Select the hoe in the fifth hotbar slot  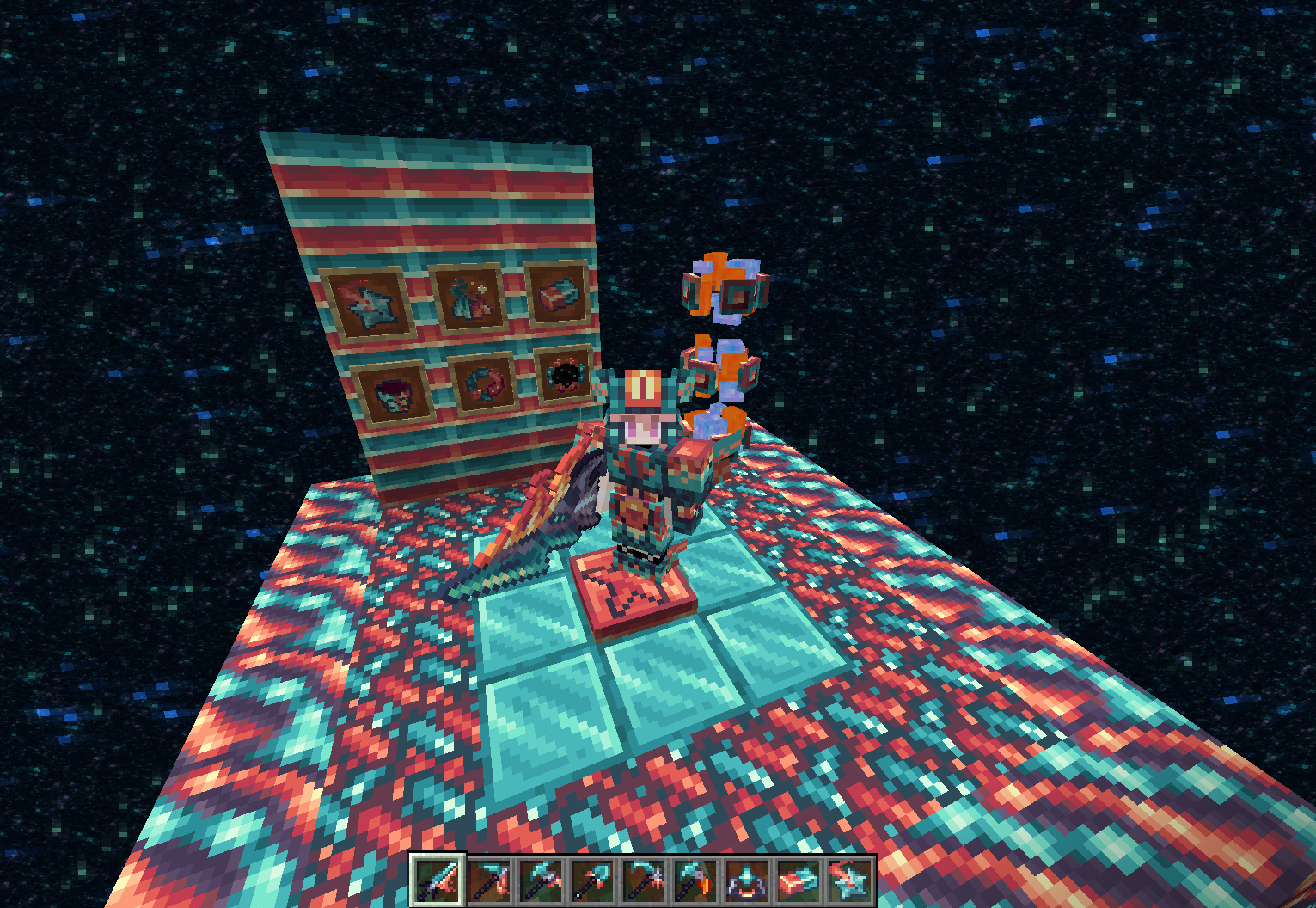642,879
